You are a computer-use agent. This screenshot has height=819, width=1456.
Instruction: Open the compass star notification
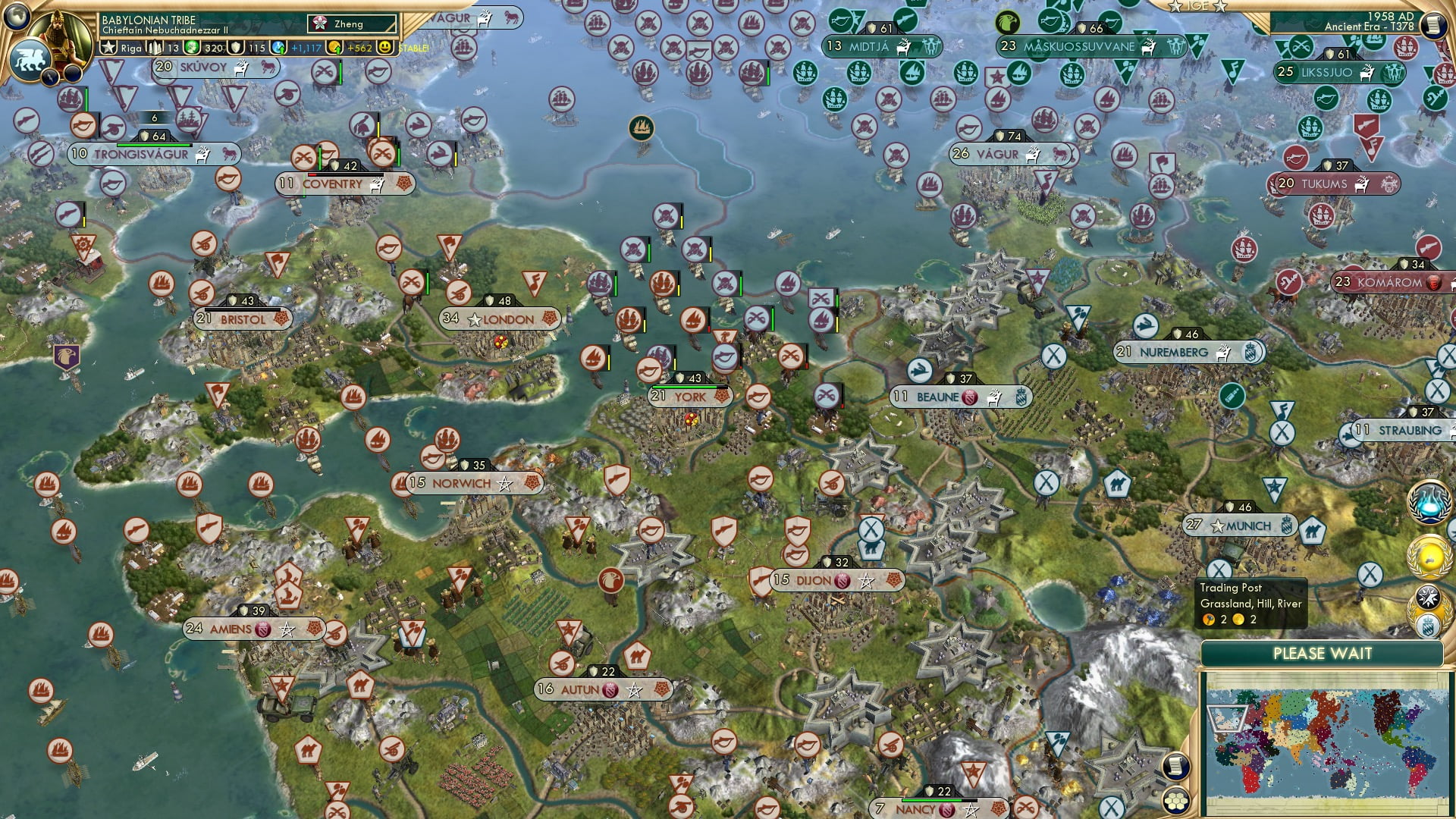[x=1429, y=598]
